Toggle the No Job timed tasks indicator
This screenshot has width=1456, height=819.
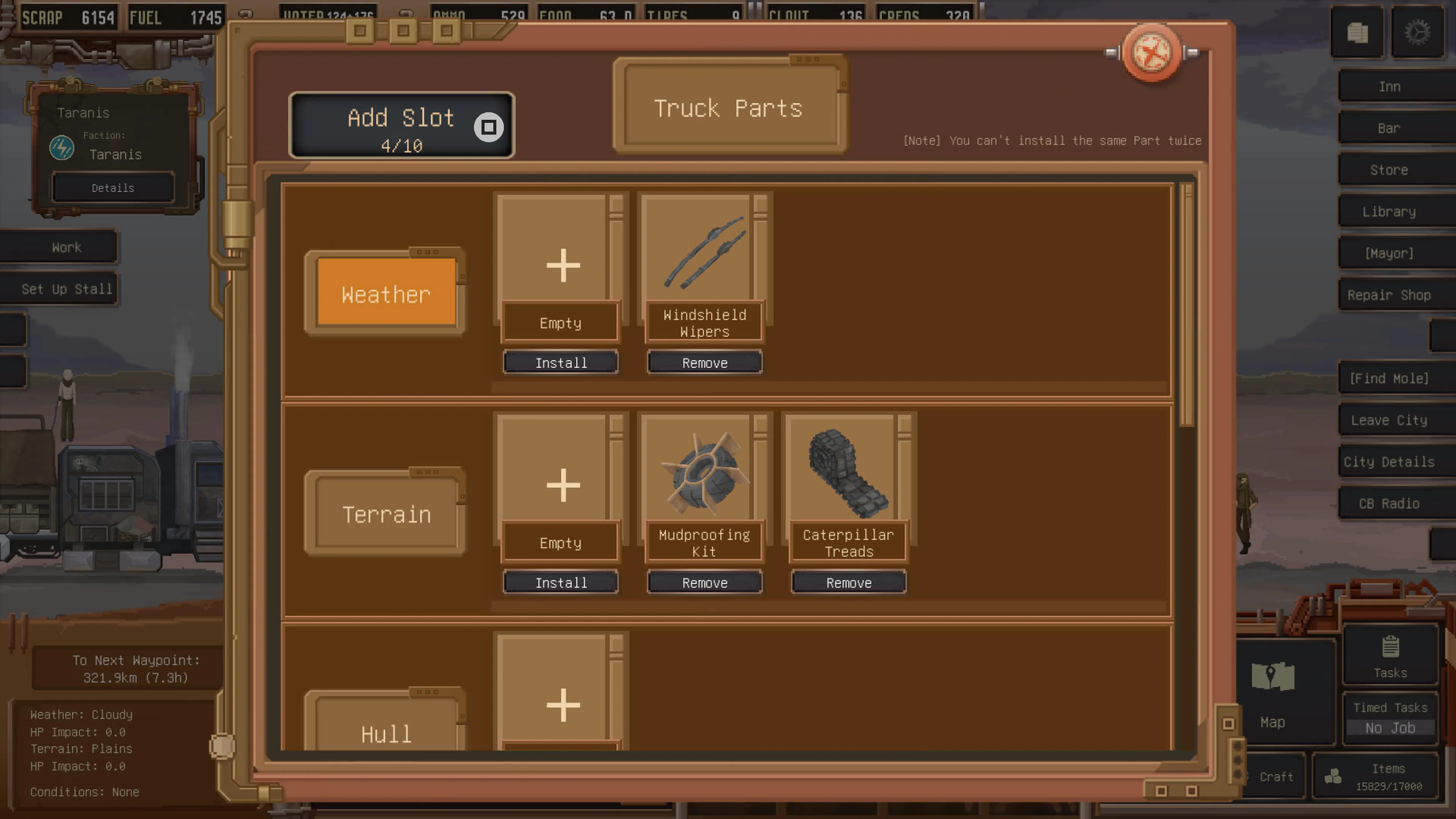[1390, 728]
